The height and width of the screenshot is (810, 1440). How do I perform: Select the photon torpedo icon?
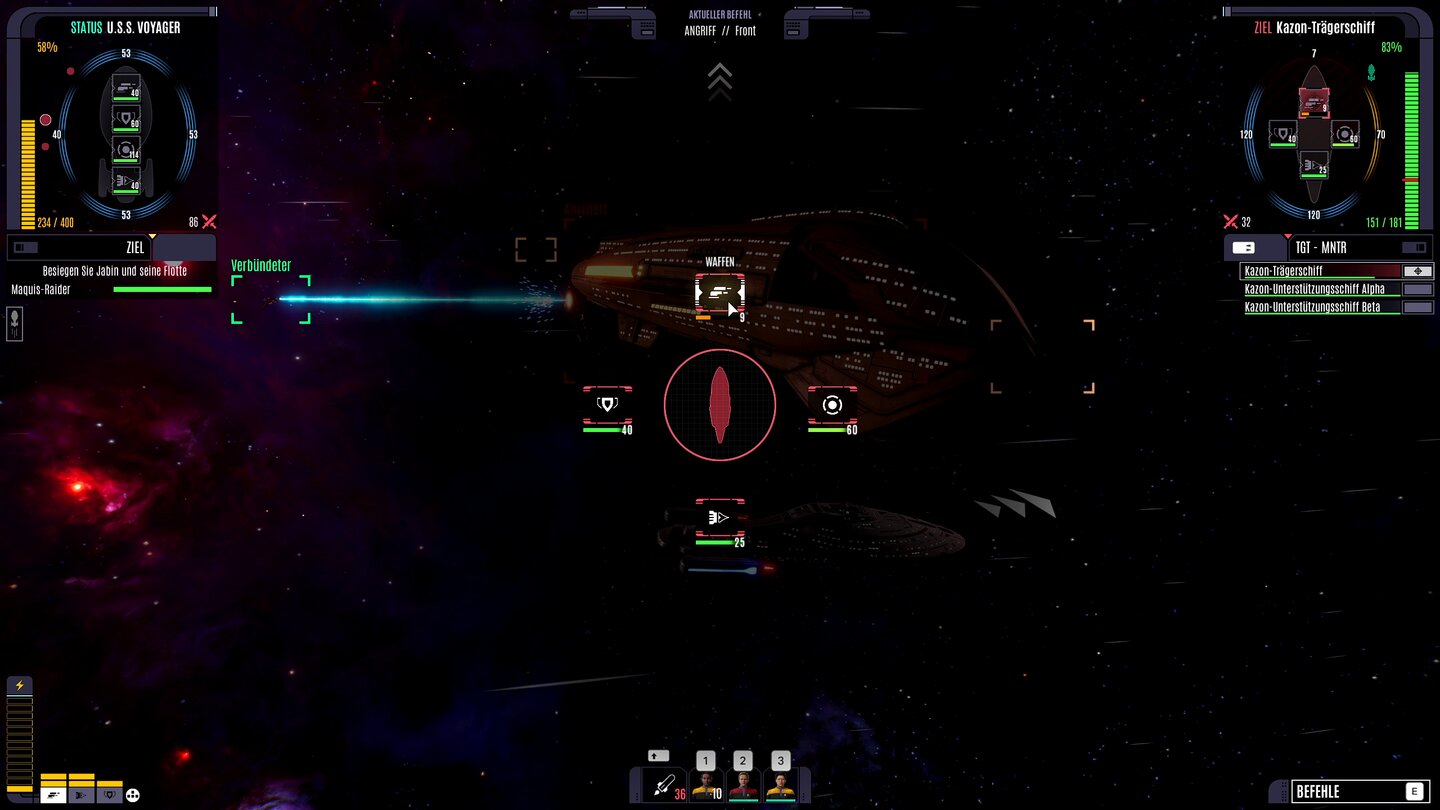[x=665, y=786]
